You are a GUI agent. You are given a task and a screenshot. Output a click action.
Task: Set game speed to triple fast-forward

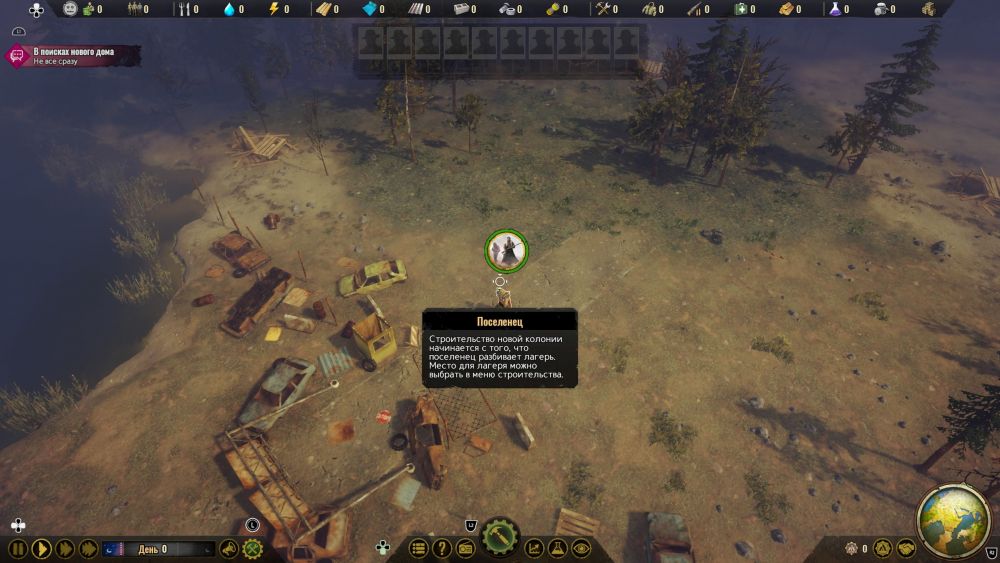click(x=89, y=548)
